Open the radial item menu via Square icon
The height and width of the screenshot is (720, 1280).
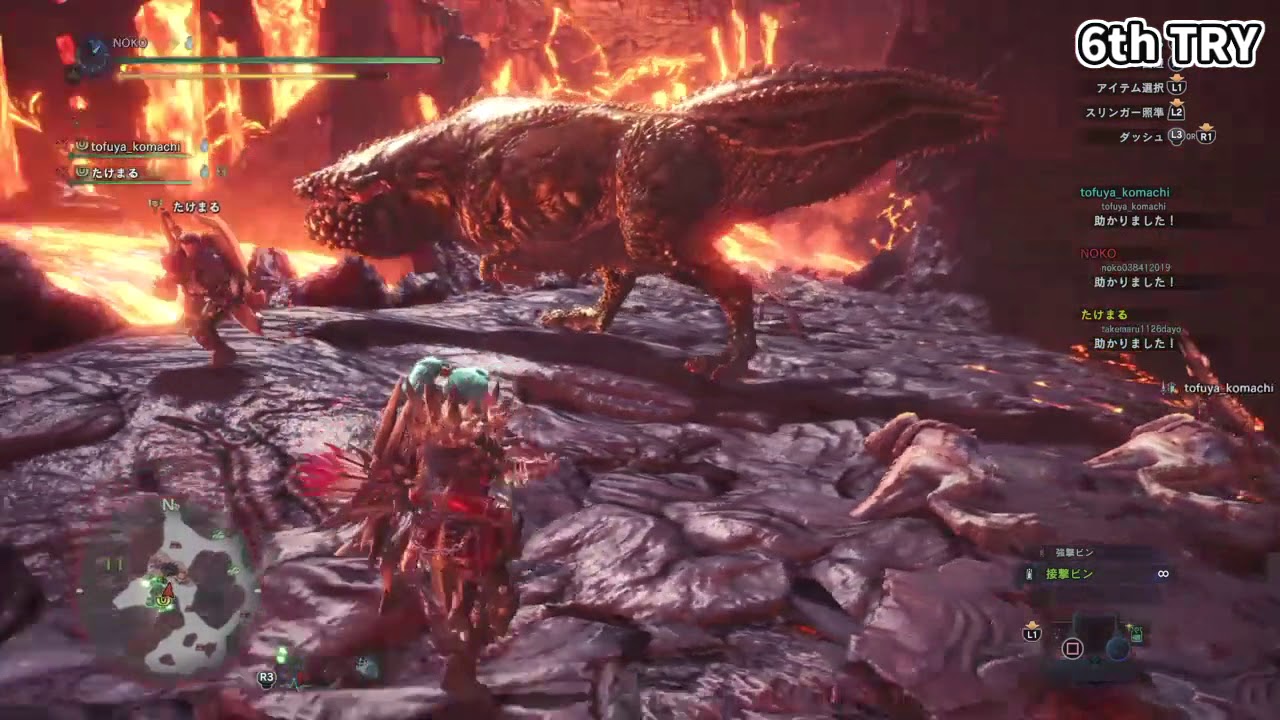point(1073,648)
